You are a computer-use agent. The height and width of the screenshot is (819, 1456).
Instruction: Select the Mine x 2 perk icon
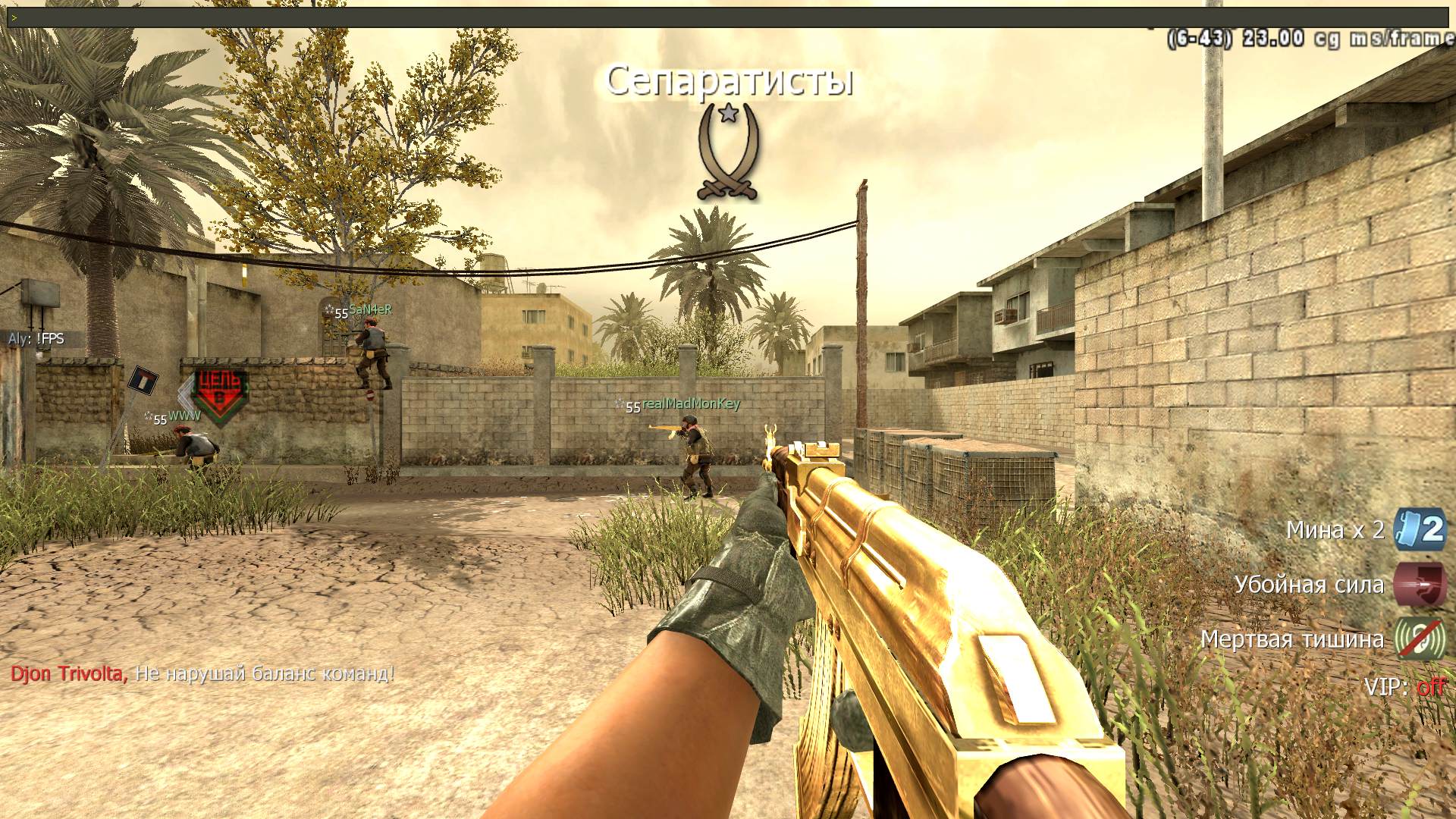click(1420, 529)
